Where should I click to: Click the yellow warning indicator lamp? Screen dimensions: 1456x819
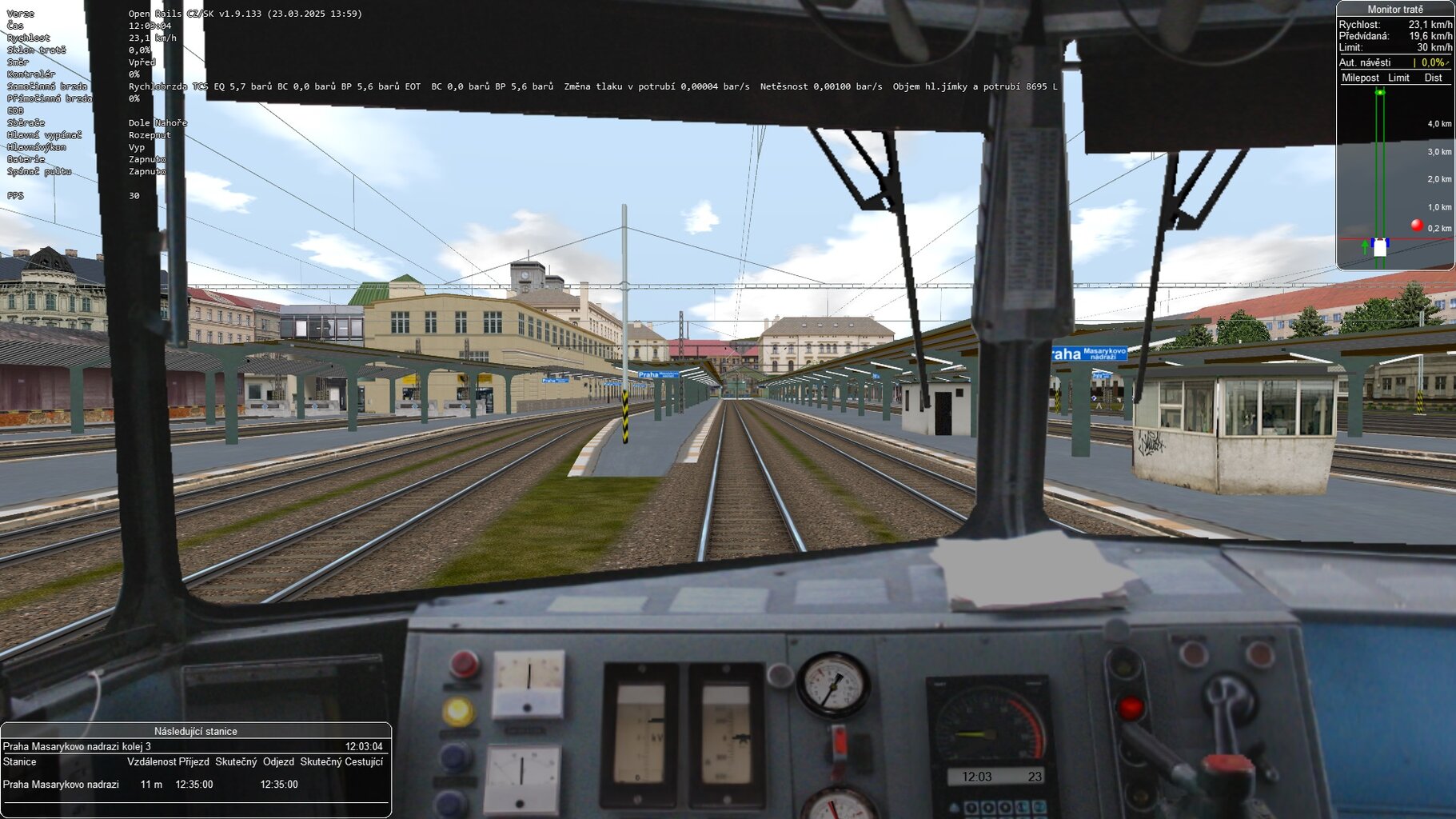(x=458, y=713)
